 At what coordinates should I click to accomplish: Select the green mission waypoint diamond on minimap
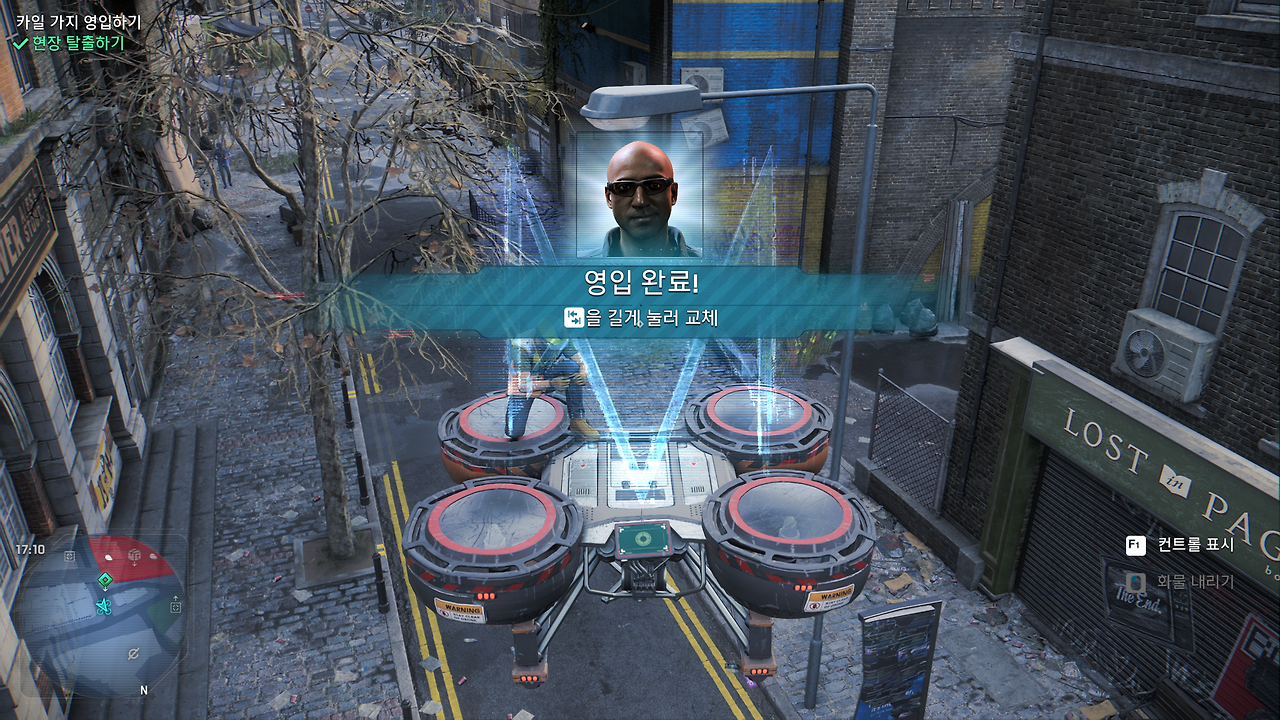[x=105, y=578]
